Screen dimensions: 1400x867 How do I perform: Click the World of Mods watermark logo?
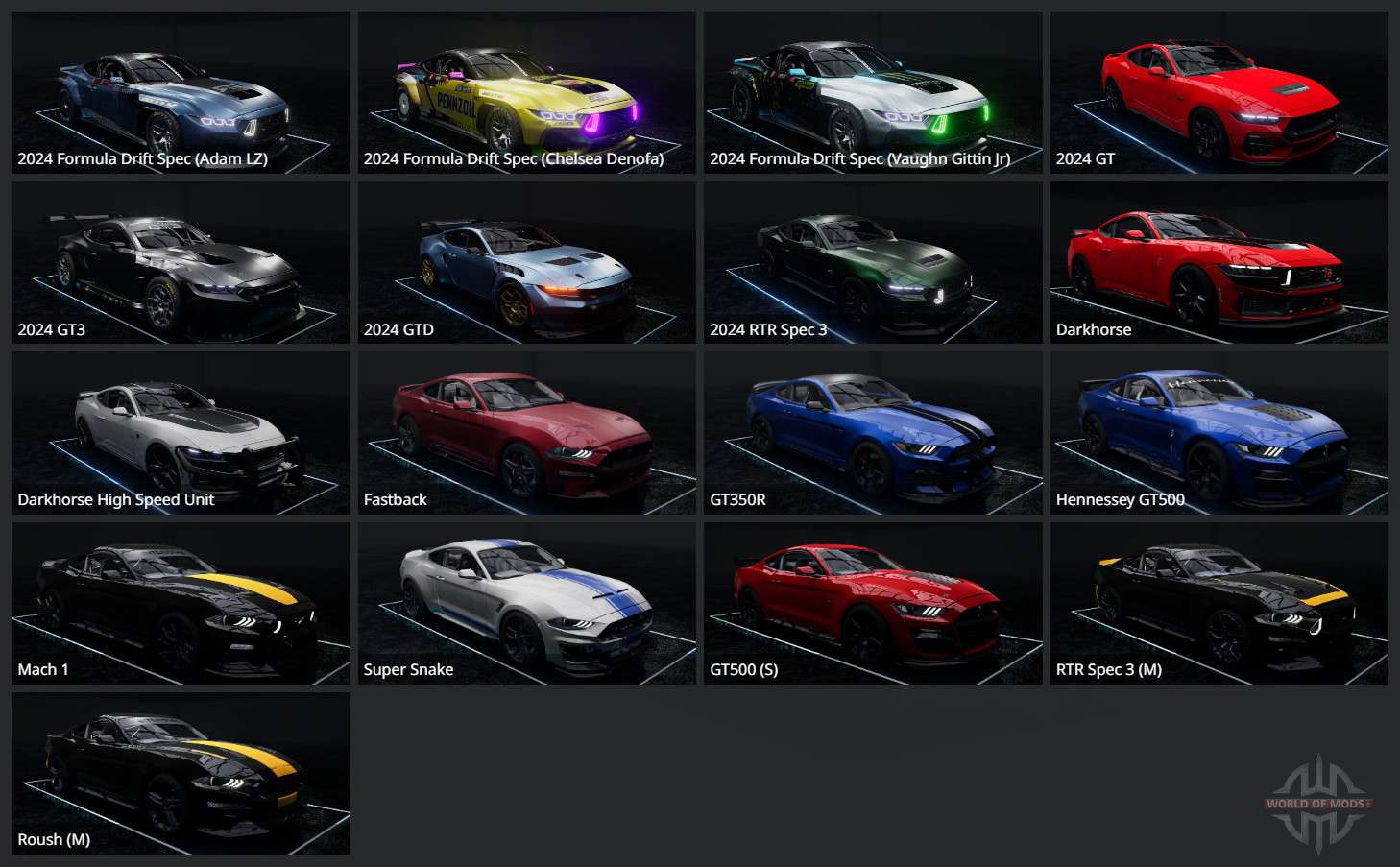[x=1318, y=804]
